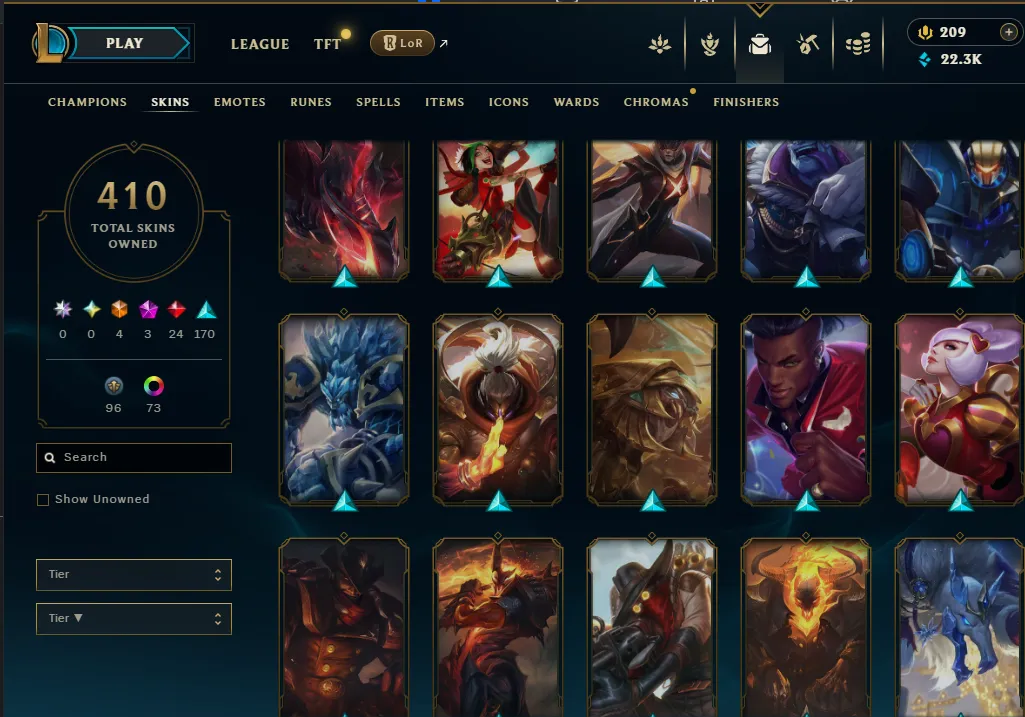
Task: Open the Icons tab
Action: (509, 102)
